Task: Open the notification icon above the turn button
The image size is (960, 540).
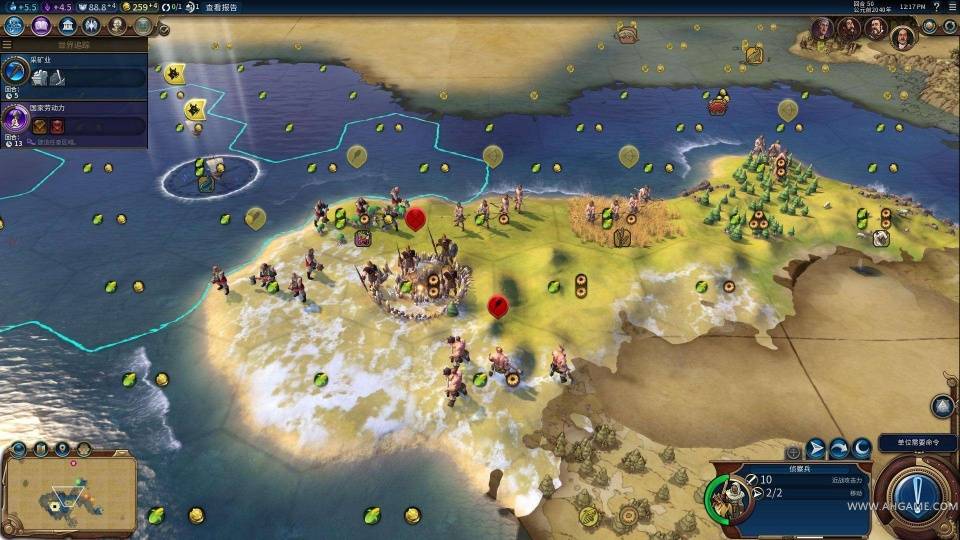Action: coord(942,406)
